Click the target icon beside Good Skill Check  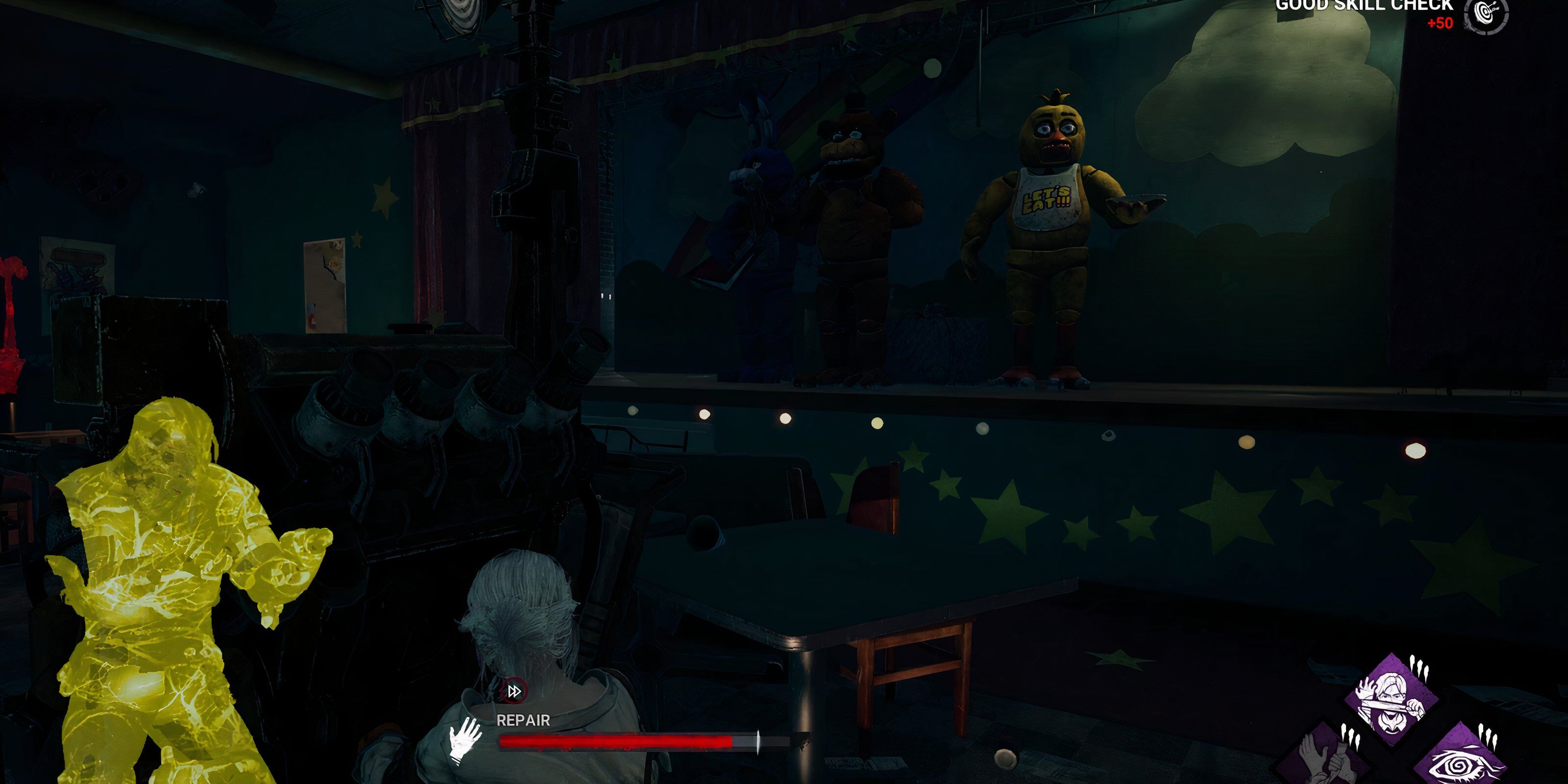(1486, 14)
